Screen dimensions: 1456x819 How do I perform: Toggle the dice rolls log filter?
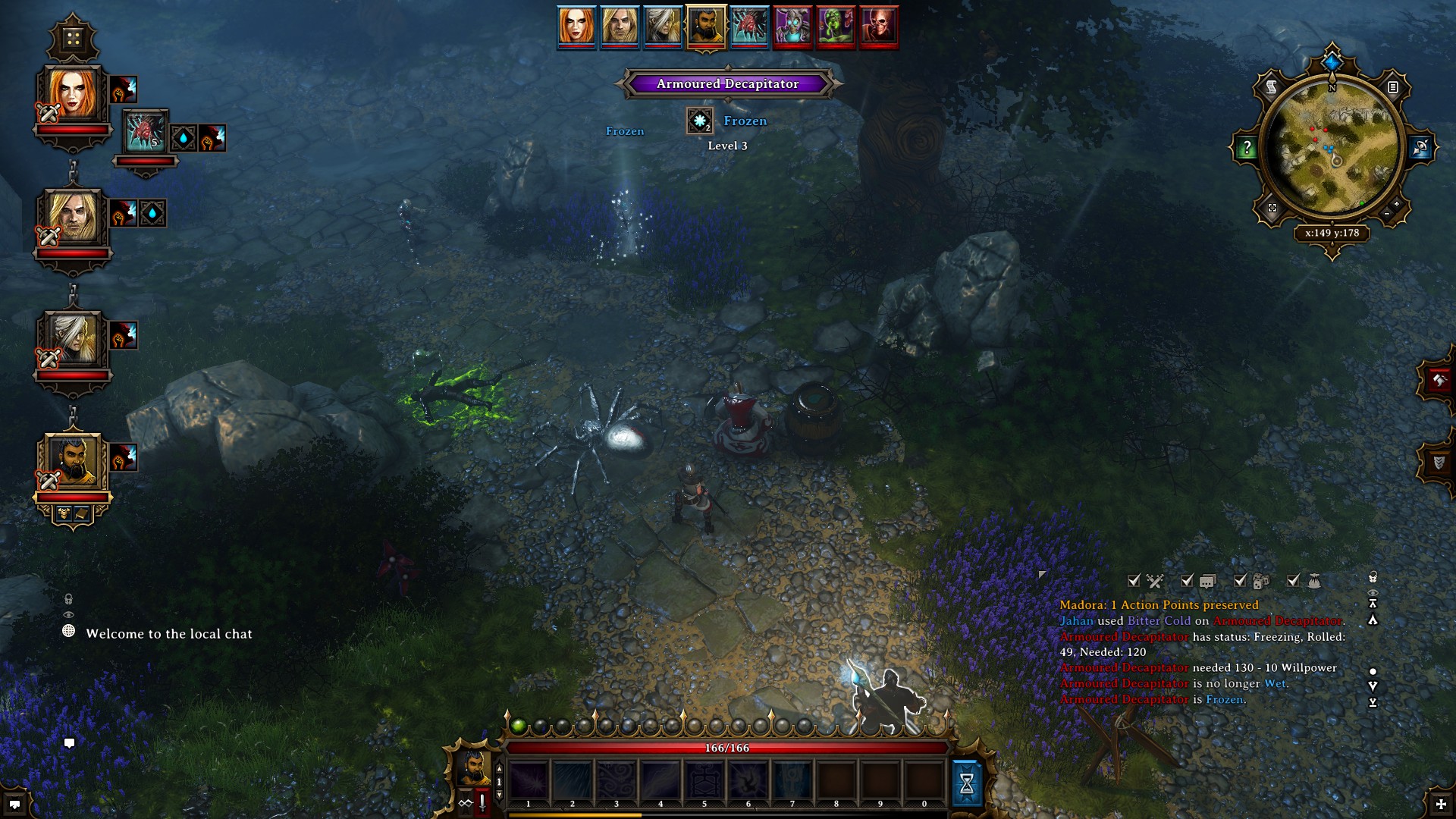point(1260,582)
